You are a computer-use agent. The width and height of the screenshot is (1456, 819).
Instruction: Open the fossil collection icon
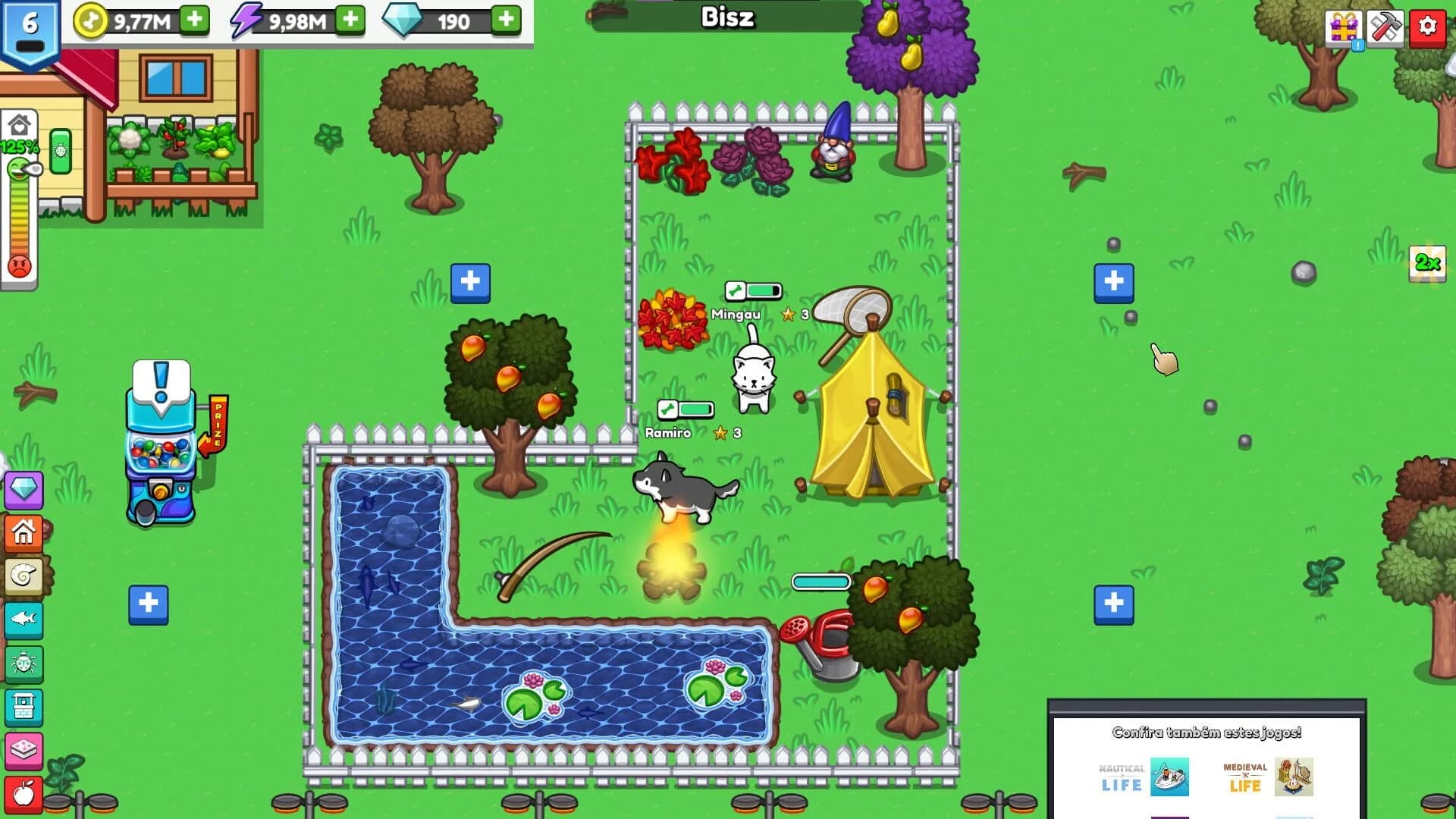click(25, 574)
